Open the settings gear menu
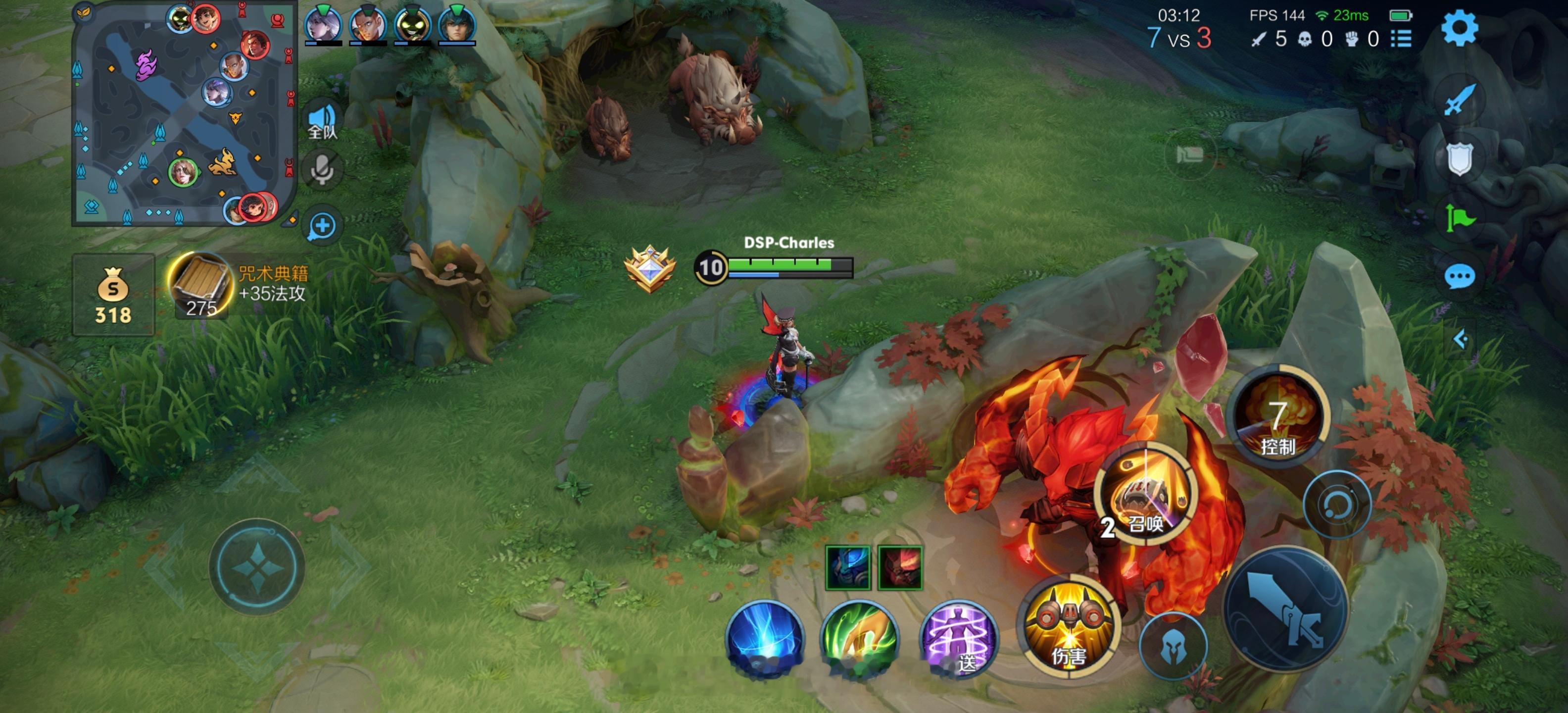The width and height of the screenshot is (1568, 713). click(1459, 29)
